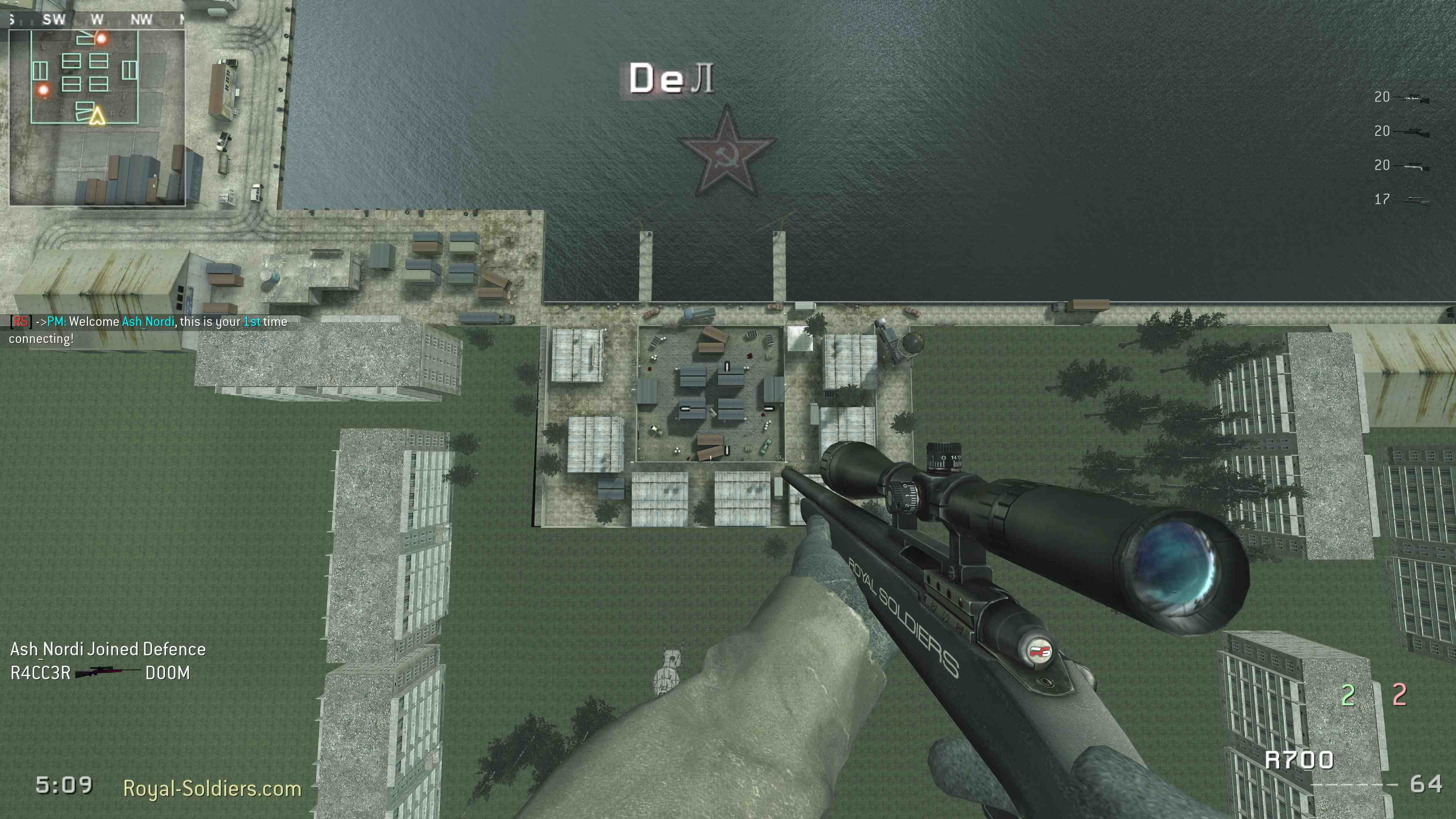This screenshot has height=819, width=1456.
Task: Click the upper-left red enemy dot on the minimap
Action: (102, 39)
